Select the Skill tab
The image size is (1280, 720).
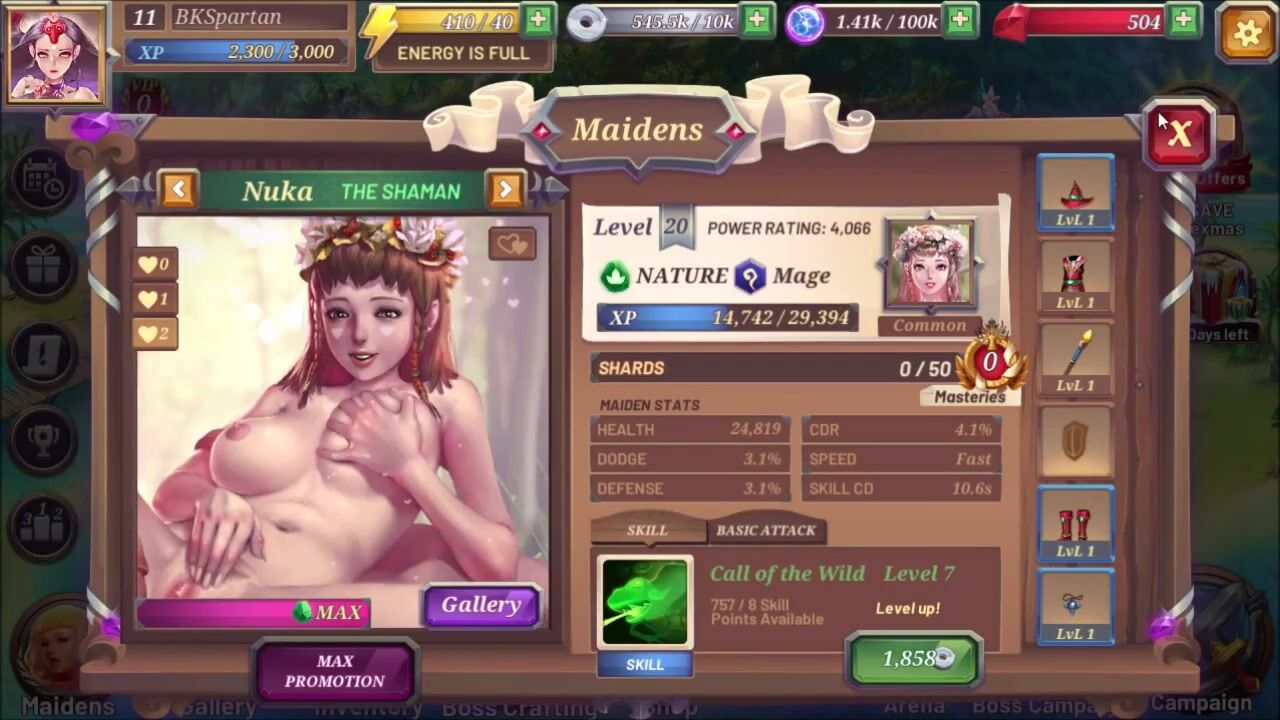tap(647, 530)
